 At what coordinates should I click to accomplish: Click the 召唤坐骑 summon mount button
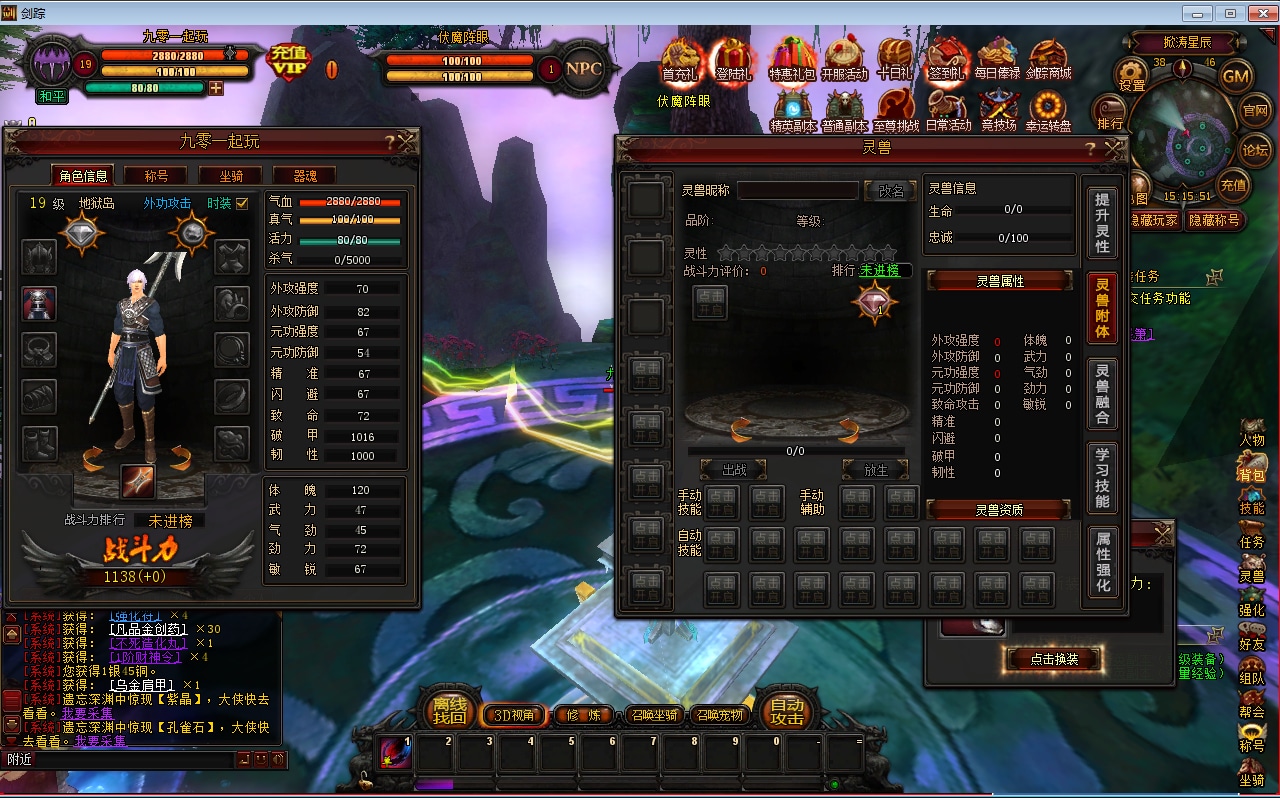pos(656,715)
